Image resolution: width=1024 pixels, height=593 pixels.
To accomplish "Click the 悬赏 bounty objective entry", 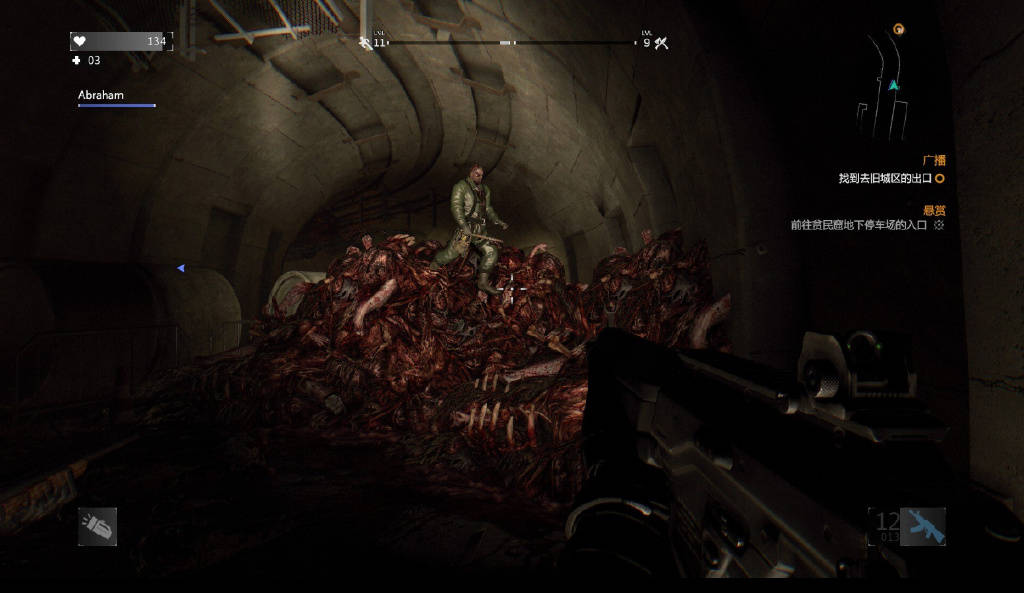I will 866,225.
